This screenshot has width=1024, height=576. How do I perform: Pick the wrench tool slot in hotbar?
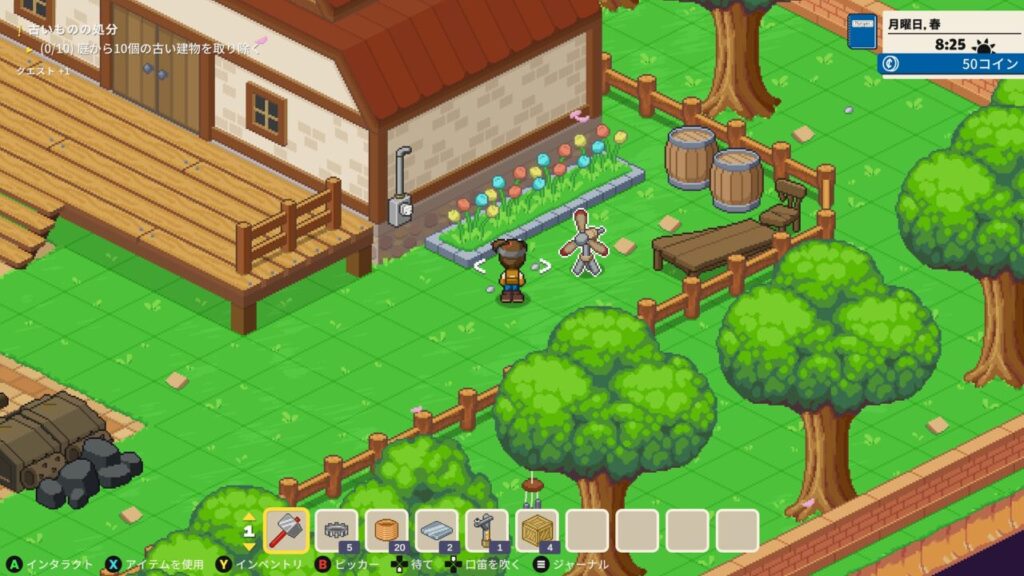click(487, 530)
